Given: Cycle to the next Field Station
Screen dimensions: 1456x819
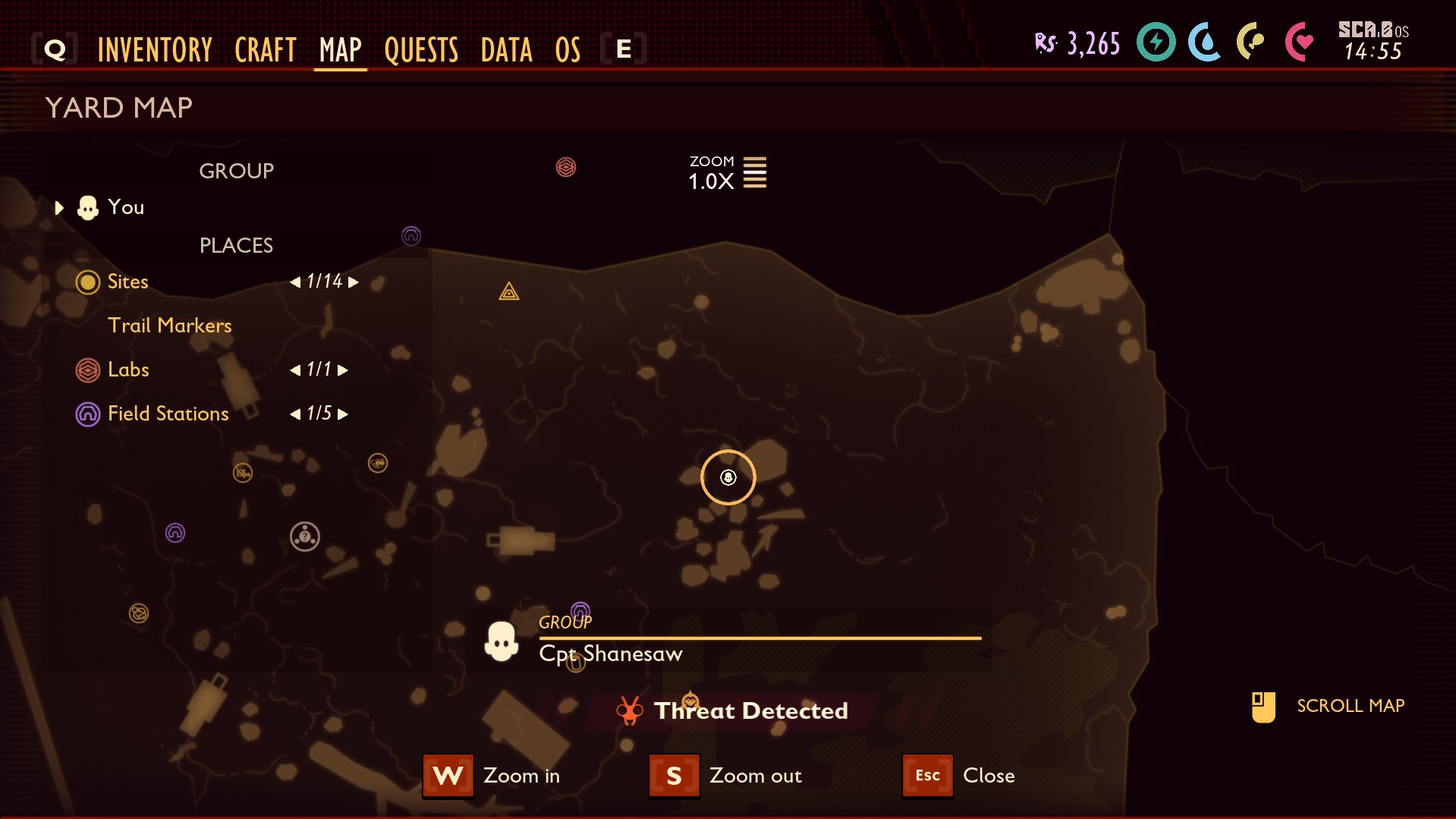Looking at the screenshot, I should click(x=343, y=414).
